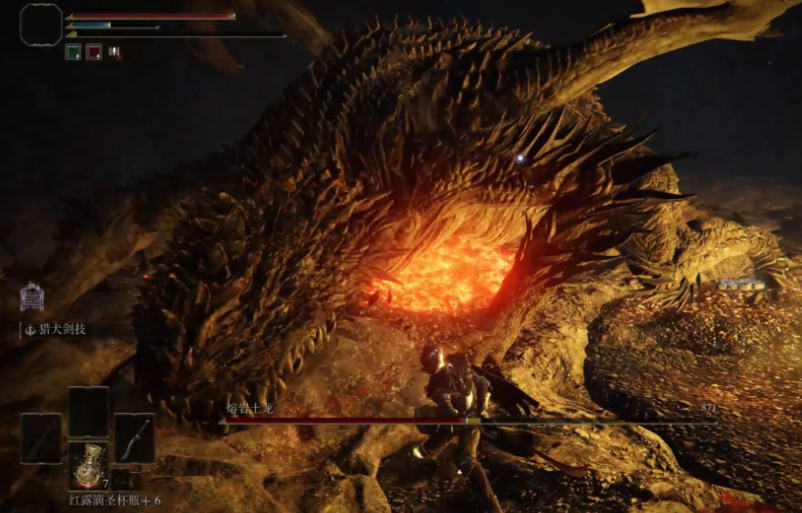This screenshot has width=802, height=513.
Task: Select the right-hand curved sword slot
Action: (134, 438)
